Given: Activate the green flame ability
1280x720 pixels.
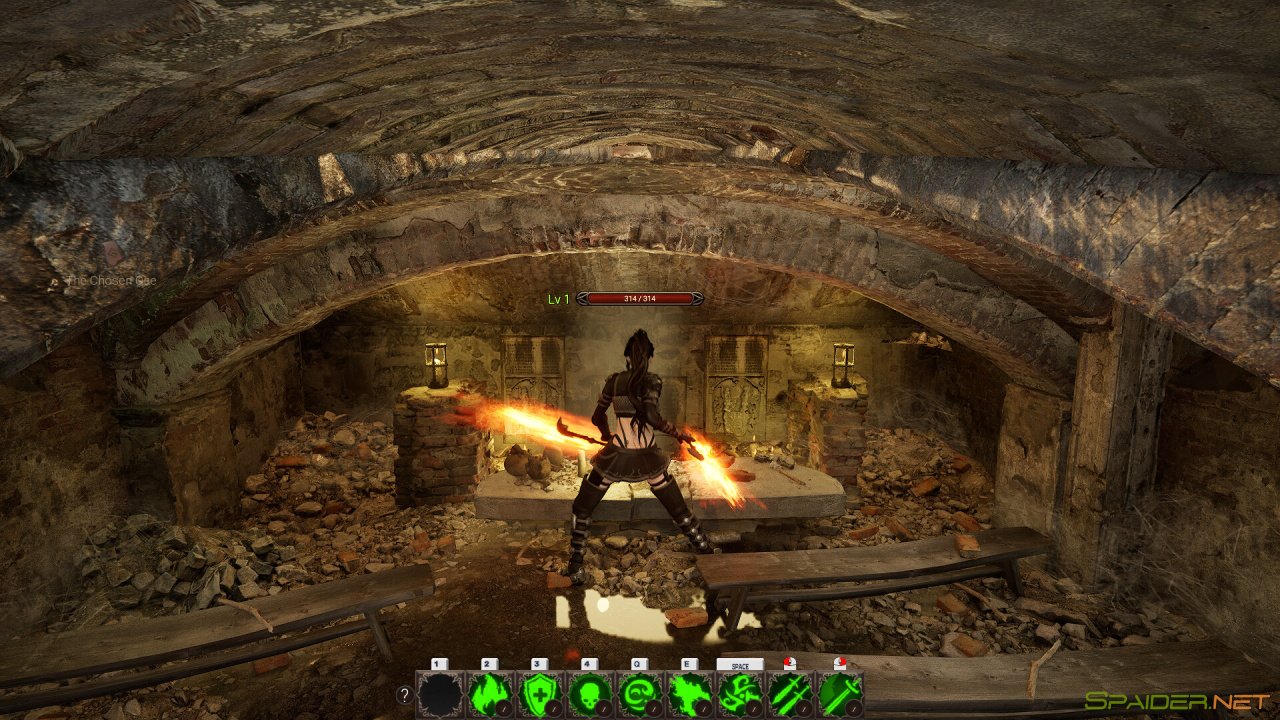Looking at the screenshot, I should (490, 694).
